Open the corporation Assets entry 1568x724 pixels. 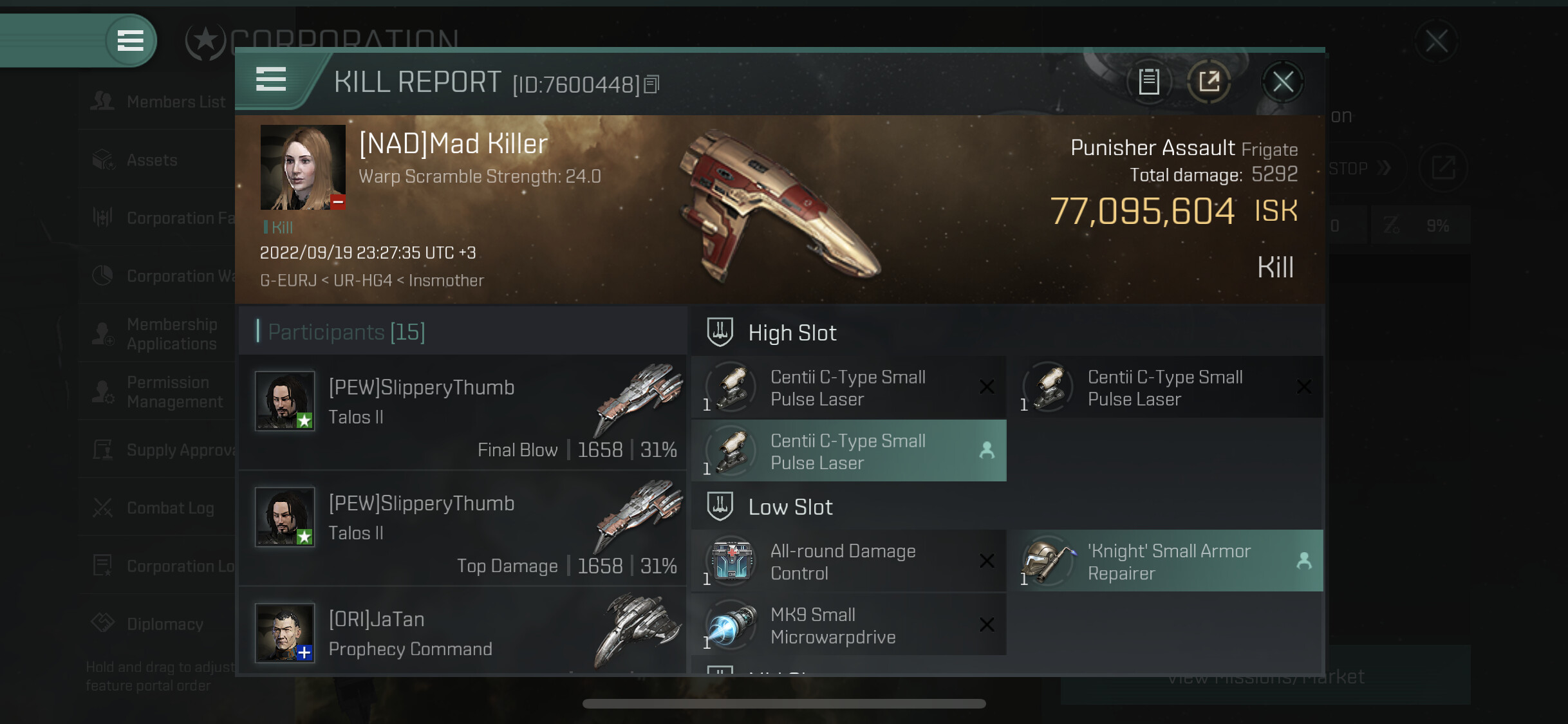click(x=151, y=160)
